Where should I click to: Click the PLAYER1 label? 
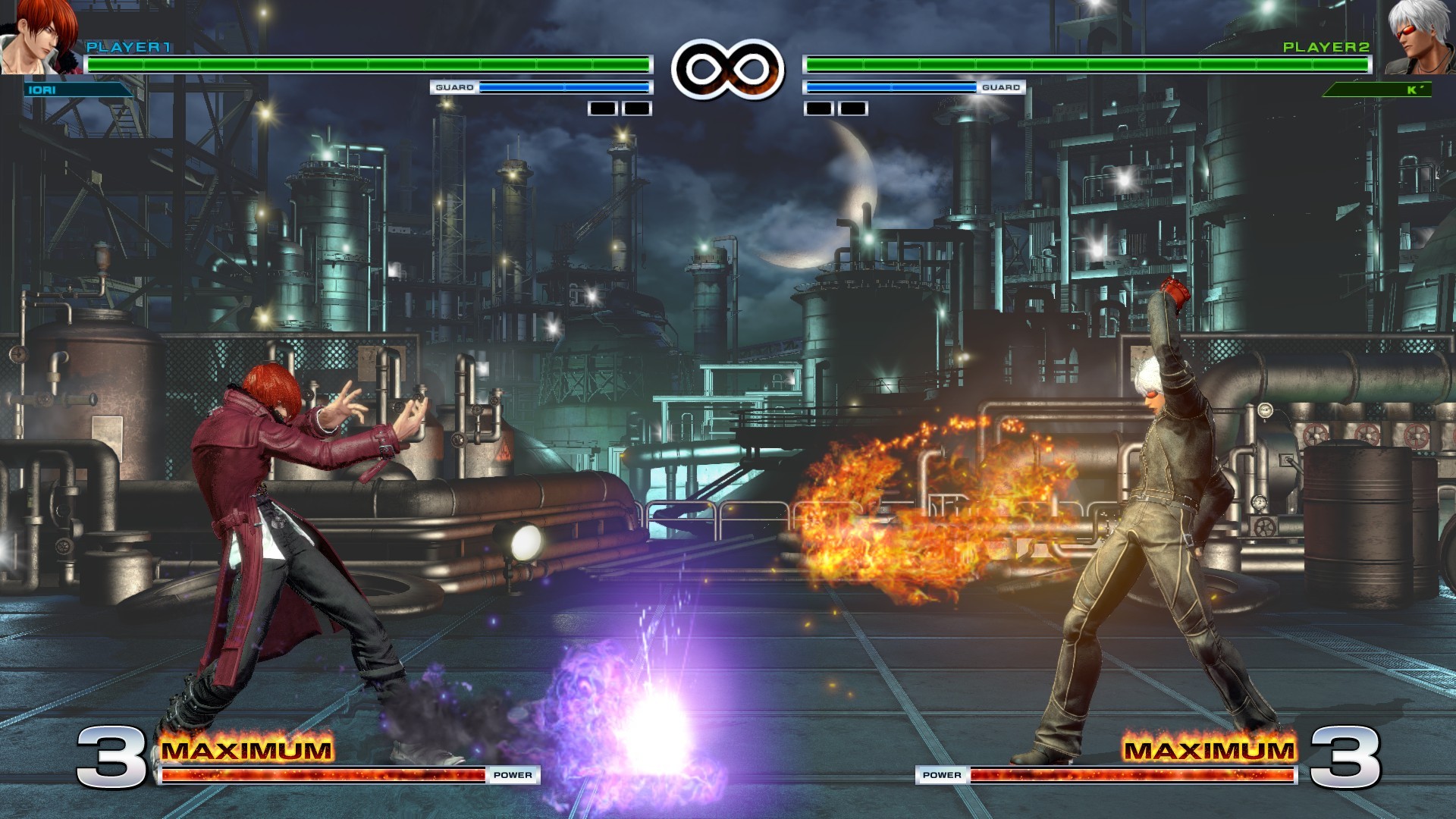129,47
